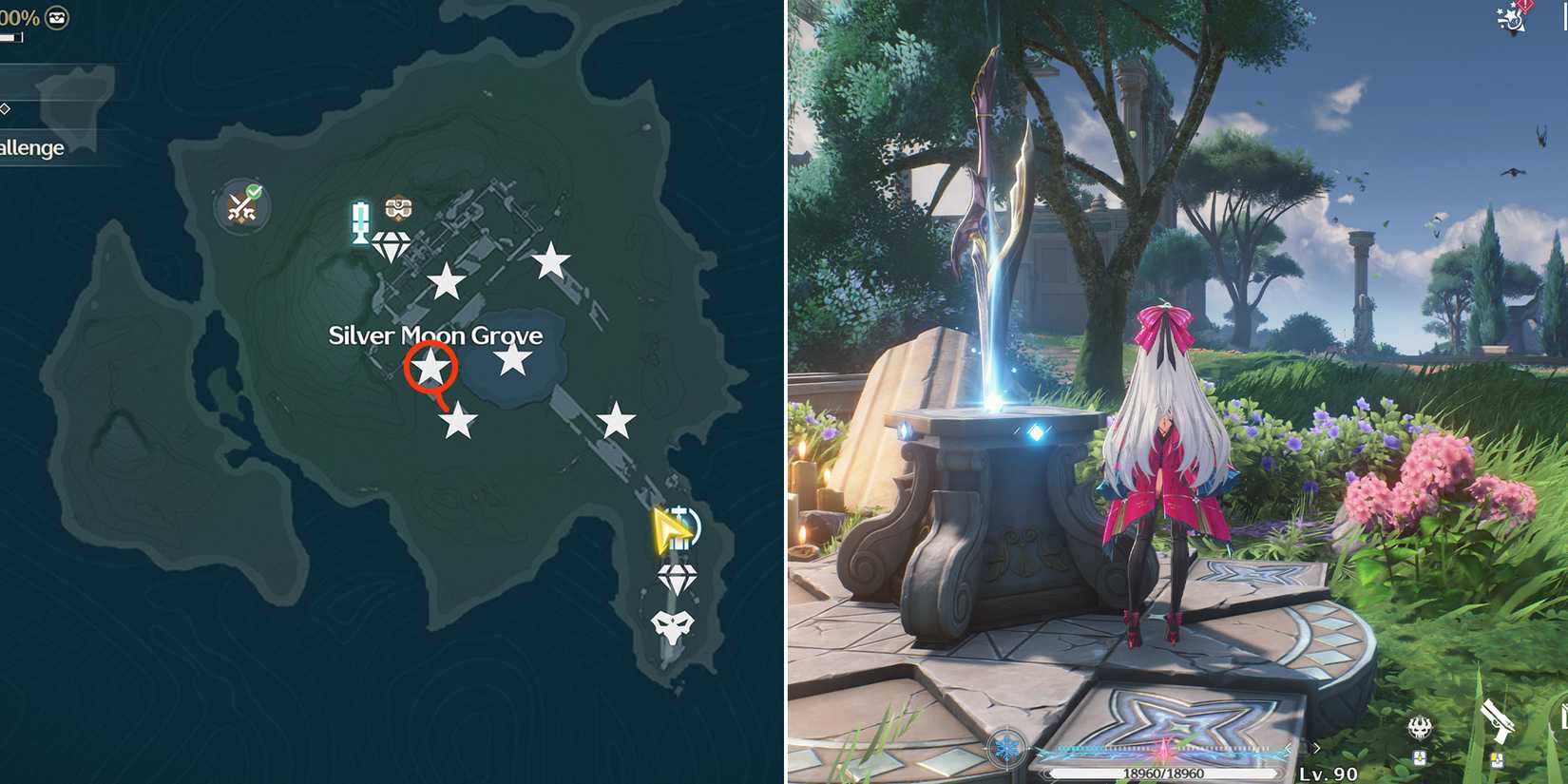This screenshot has height=784, width=1568.
Task: Click the Silver Moon Grove region label
Action: (435, 335)
